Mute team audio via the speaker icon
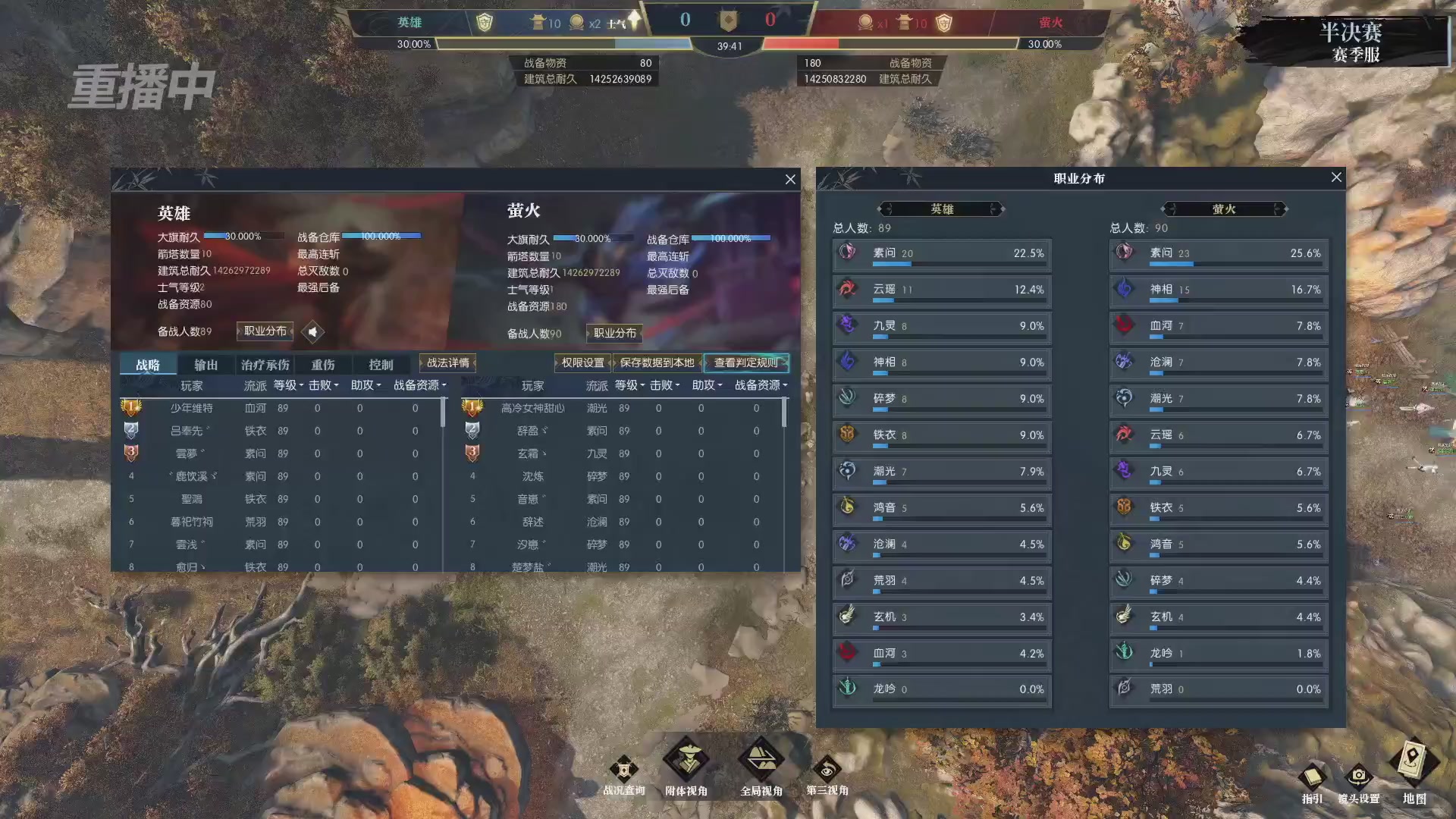 pyautogui.click(x=312, y=332)
